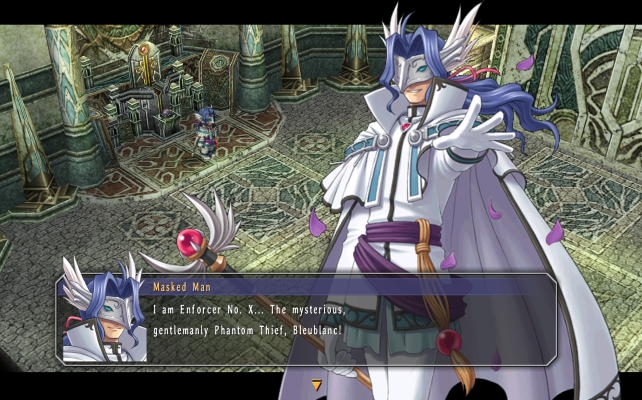
Task: Click the orange dialogue continue arrow
Action: pos(317,384)
